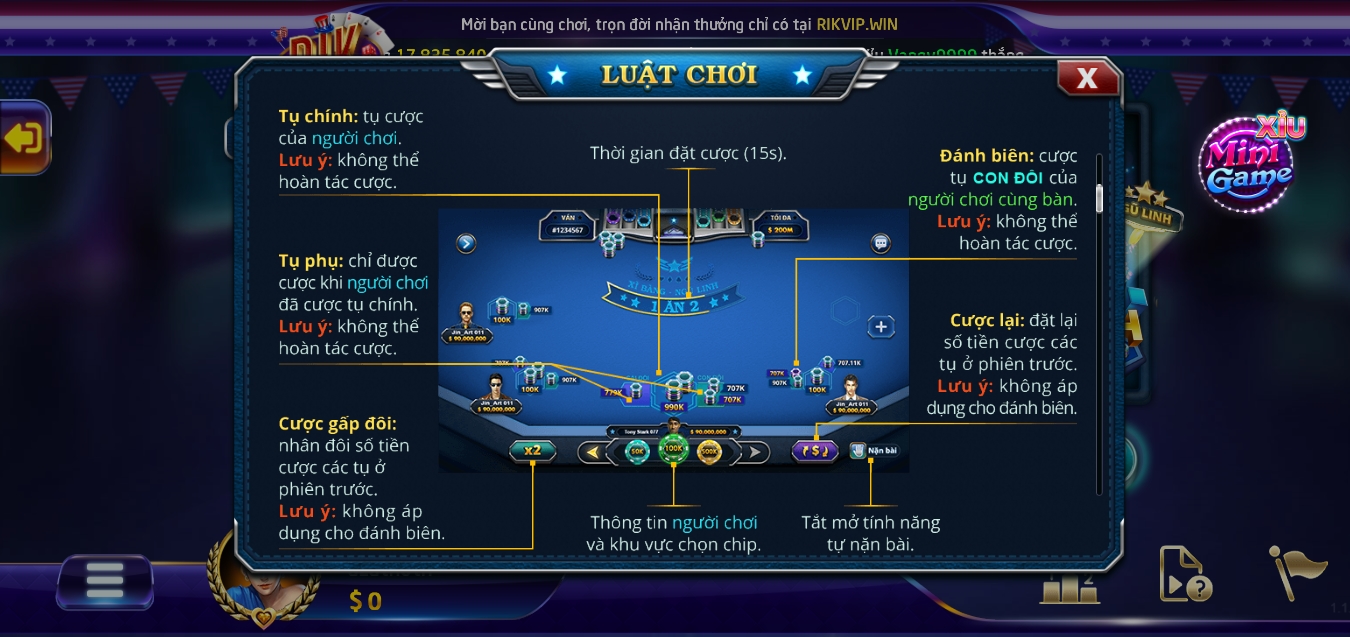Select the golden flag icon
The width and height of the screenshot is (1350, 637).
pyautogui.click(x=1297, y=572)
